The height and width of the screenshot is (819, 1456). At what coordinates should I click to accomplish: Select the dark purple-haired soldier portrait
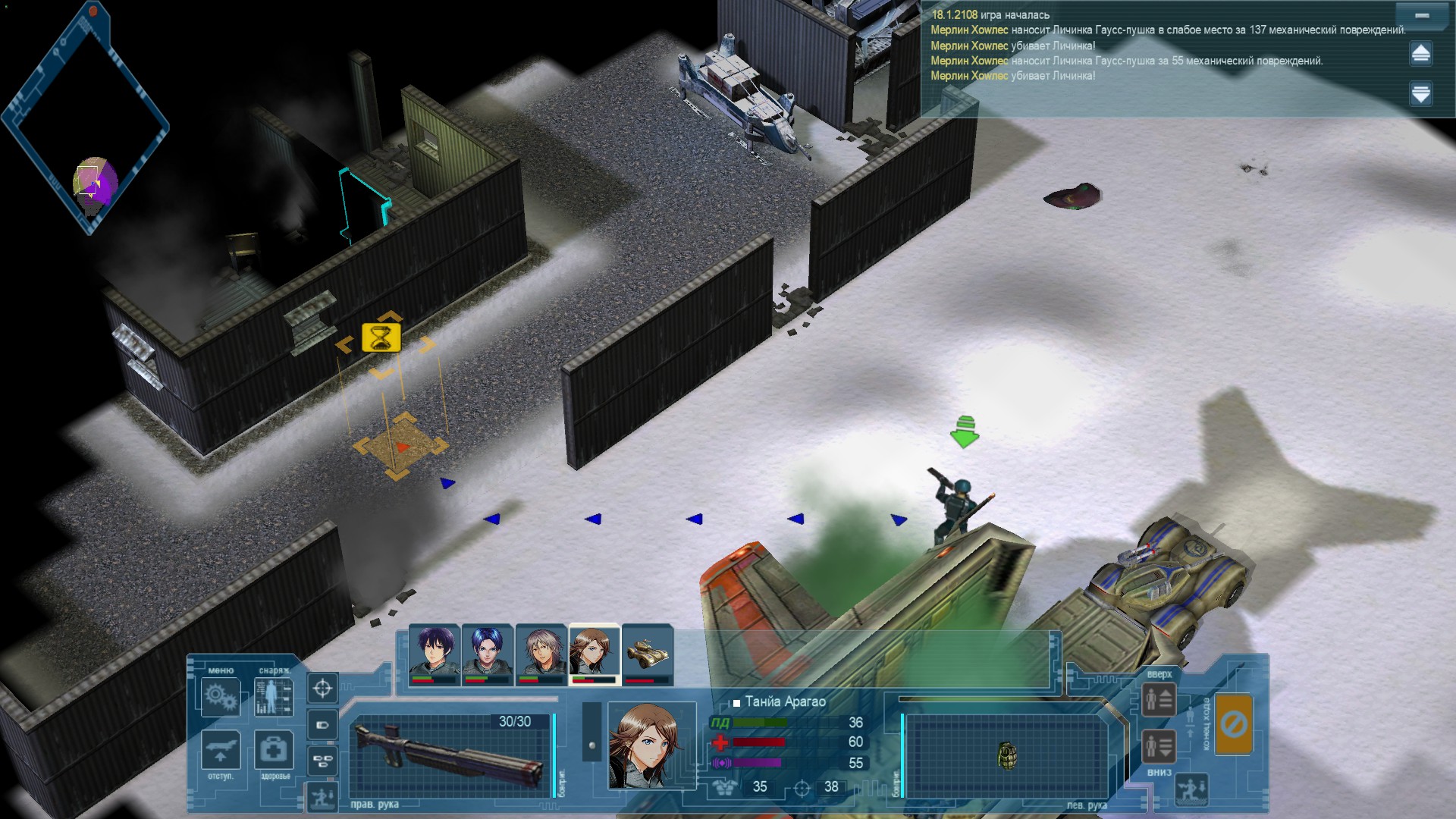coord(434,653)
